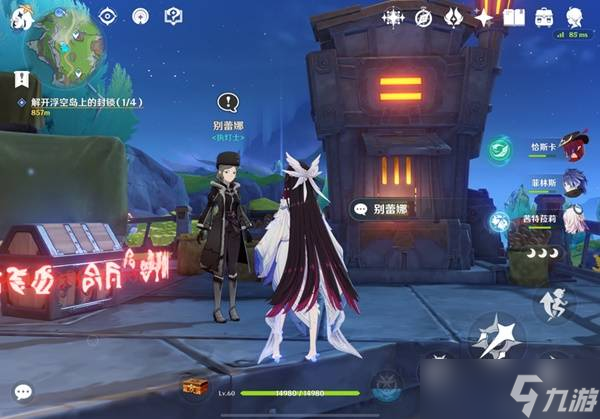The height and width of the screenshot is (419, 600).
Task: Open the backpack inventory icon
Action: pos(544,16)
